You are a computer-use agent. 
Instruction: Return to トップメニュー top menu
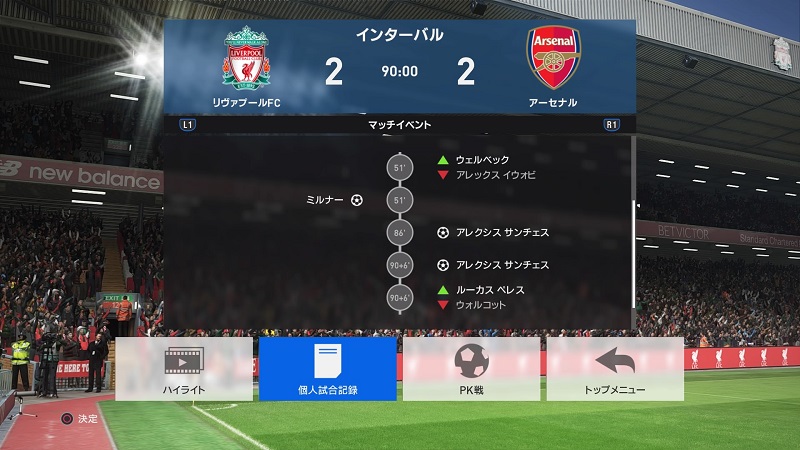[615, 369]
